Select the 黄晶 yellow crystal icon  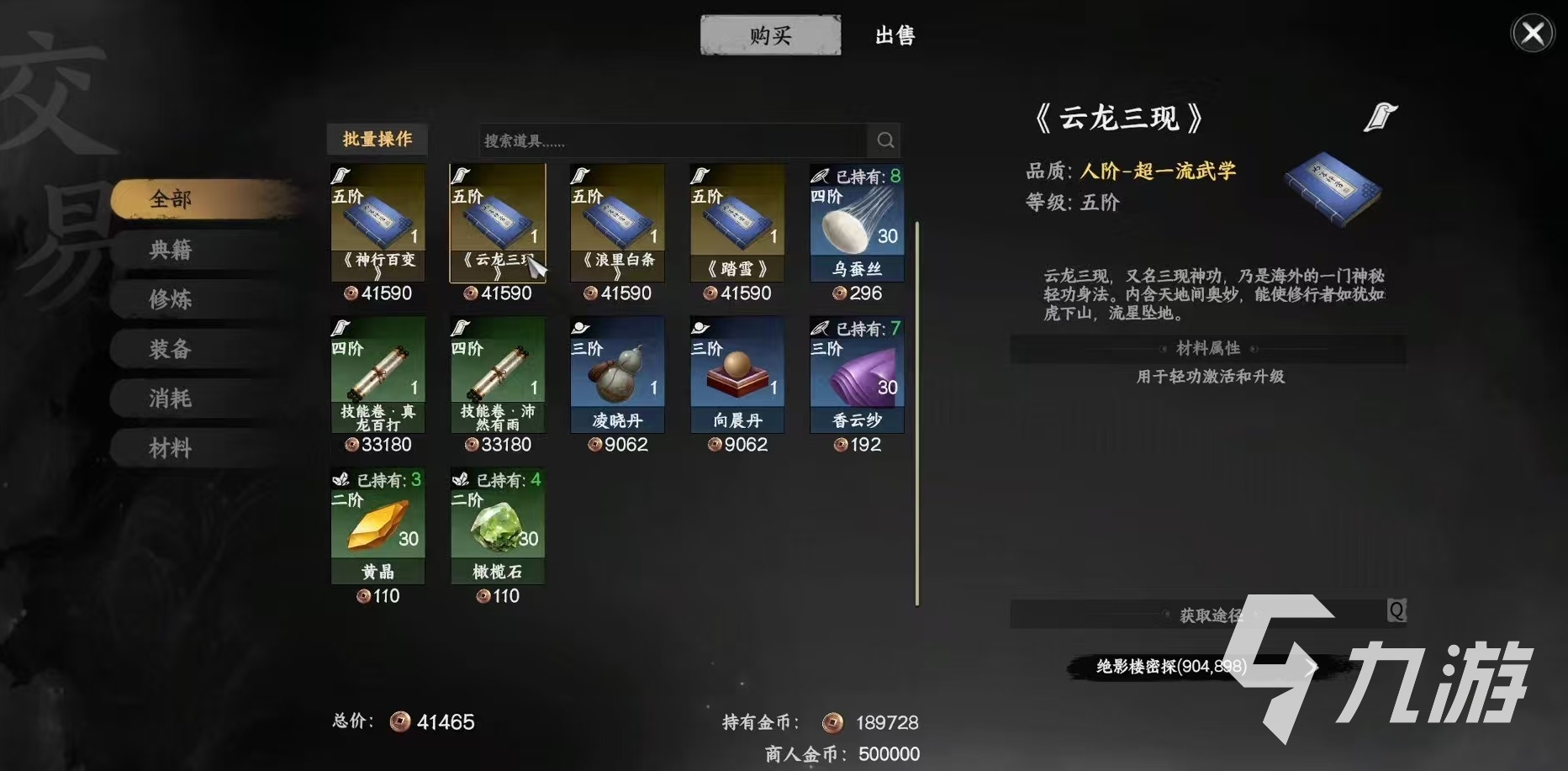[377, 524]
